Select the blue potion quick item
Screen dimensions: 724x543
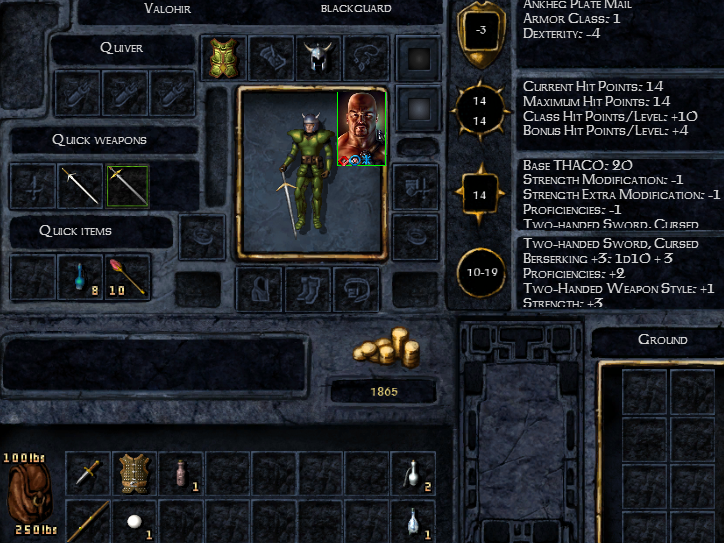pyautogui.click(x=80, y=277)
